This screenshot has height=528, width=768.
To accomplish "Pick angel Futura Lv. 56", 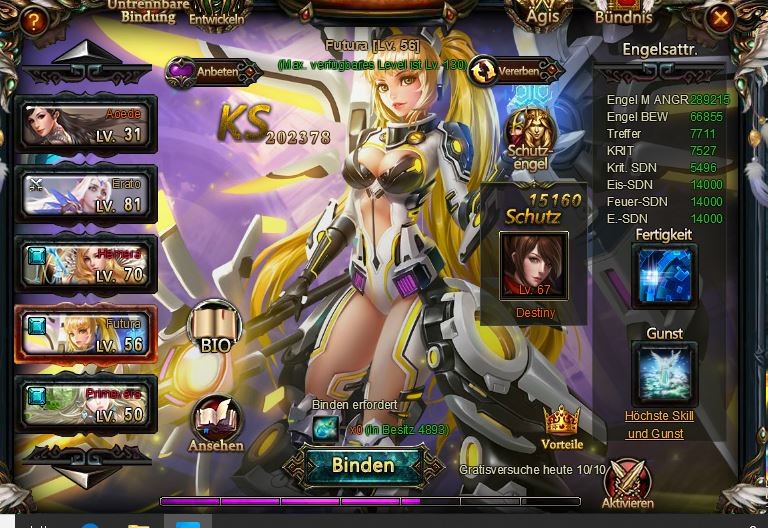I will tap(86, 334).
